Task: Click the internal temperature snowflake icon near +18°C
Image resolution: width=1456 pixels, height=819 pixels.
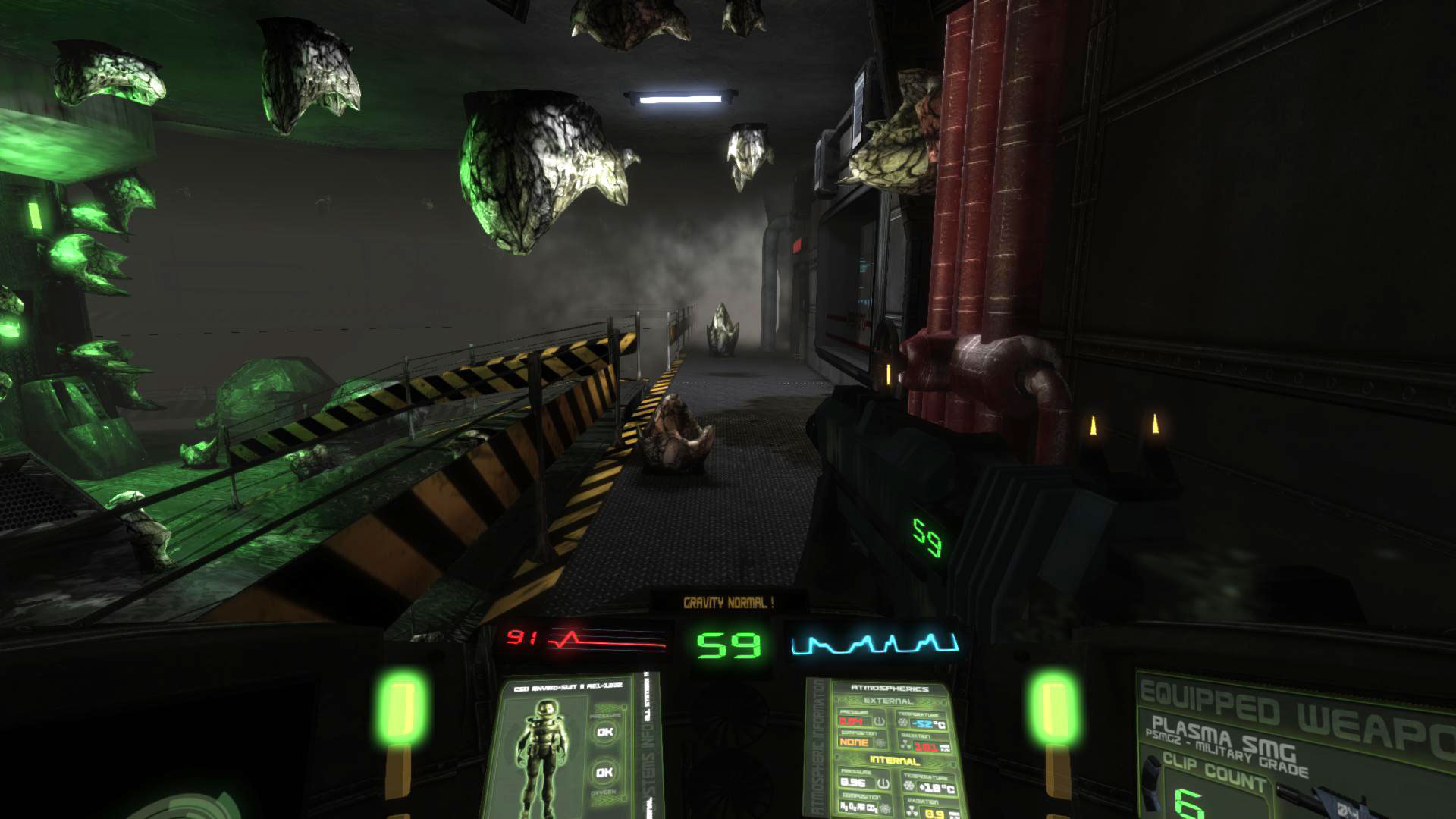Action: point(908,784)
